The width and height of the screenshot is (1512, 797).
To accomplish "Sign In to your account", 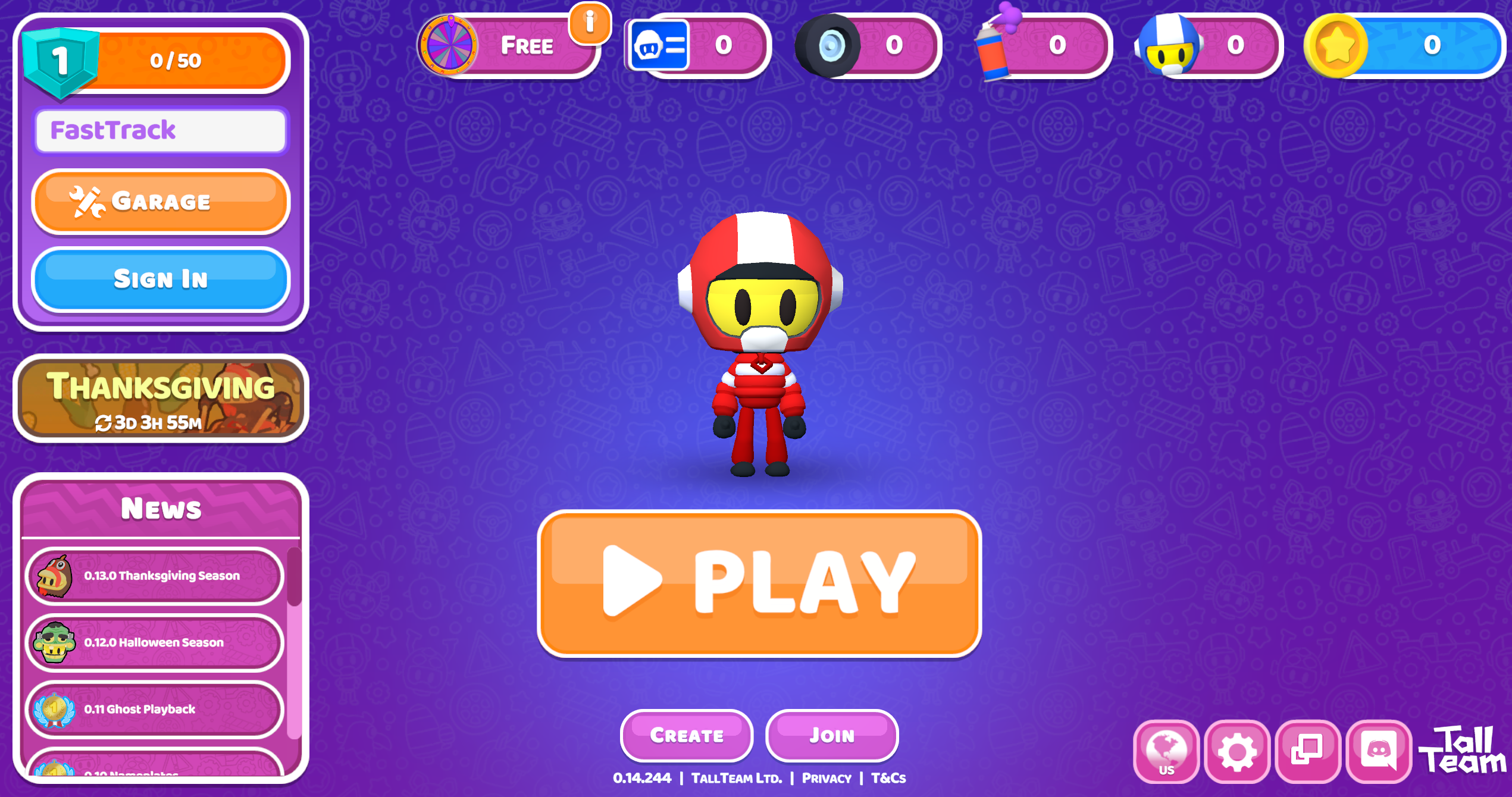I will (159, 280).
